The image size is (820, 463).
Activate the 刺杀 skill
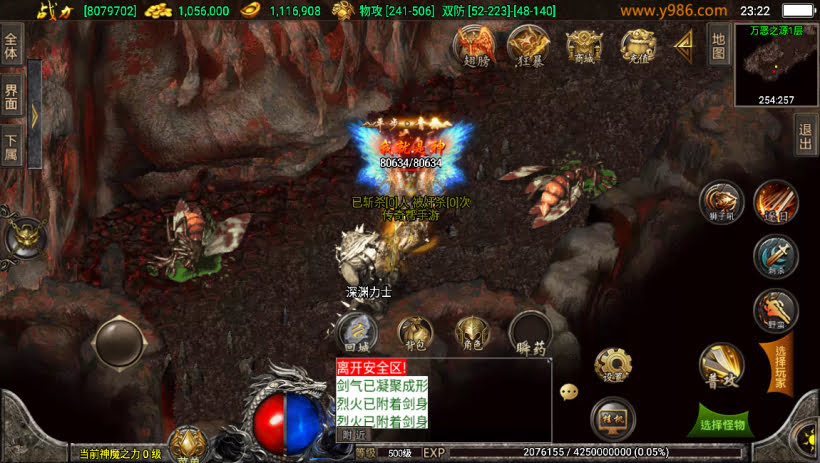click(775, 256)
